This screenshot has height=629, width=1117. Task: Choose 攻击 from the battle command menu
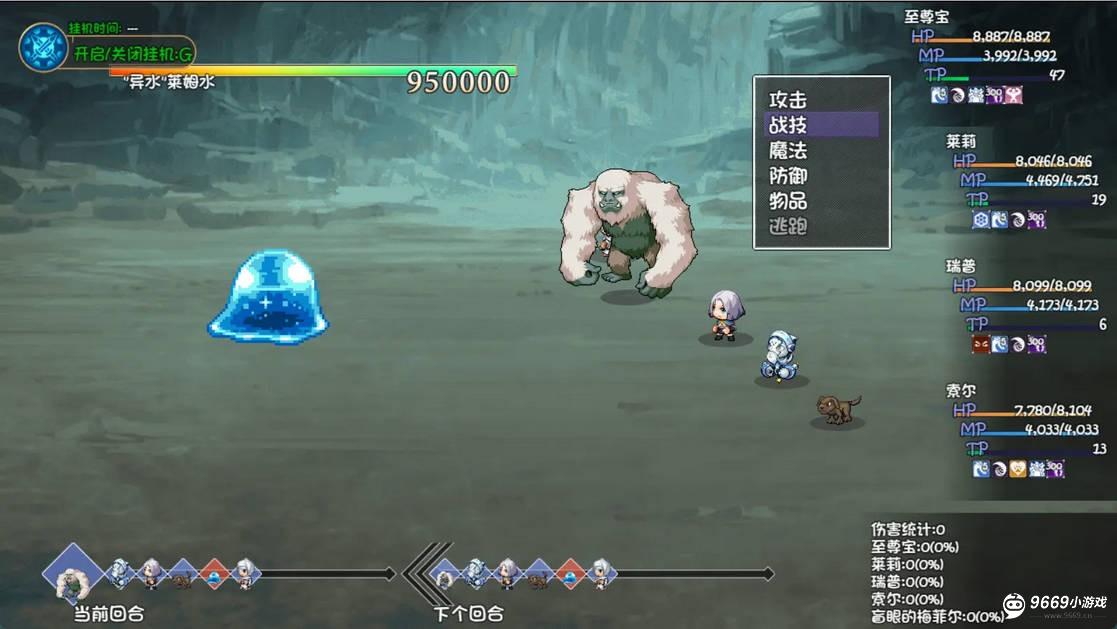(x=788, y=100)
